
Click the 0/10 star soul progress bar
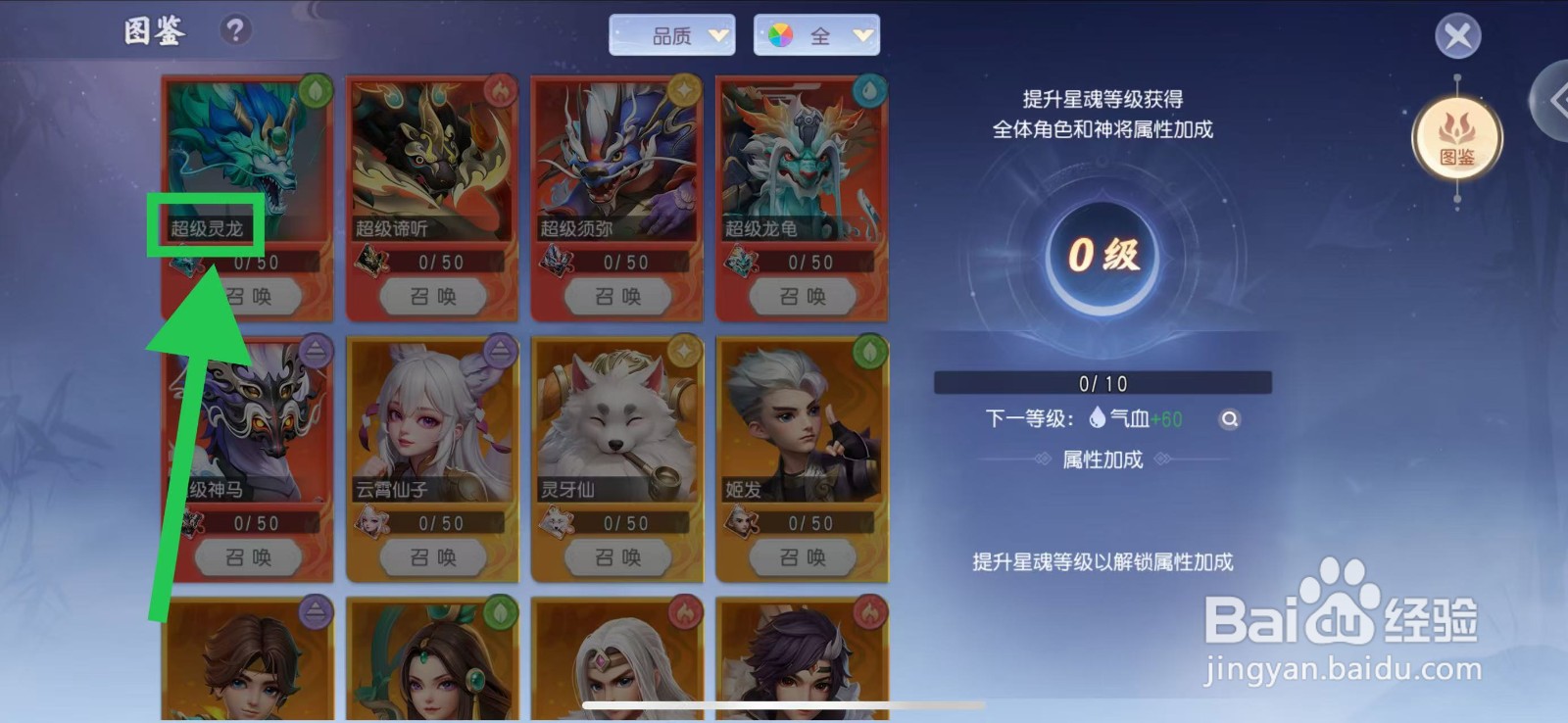pyautogui.click(x=1102, y=383)
